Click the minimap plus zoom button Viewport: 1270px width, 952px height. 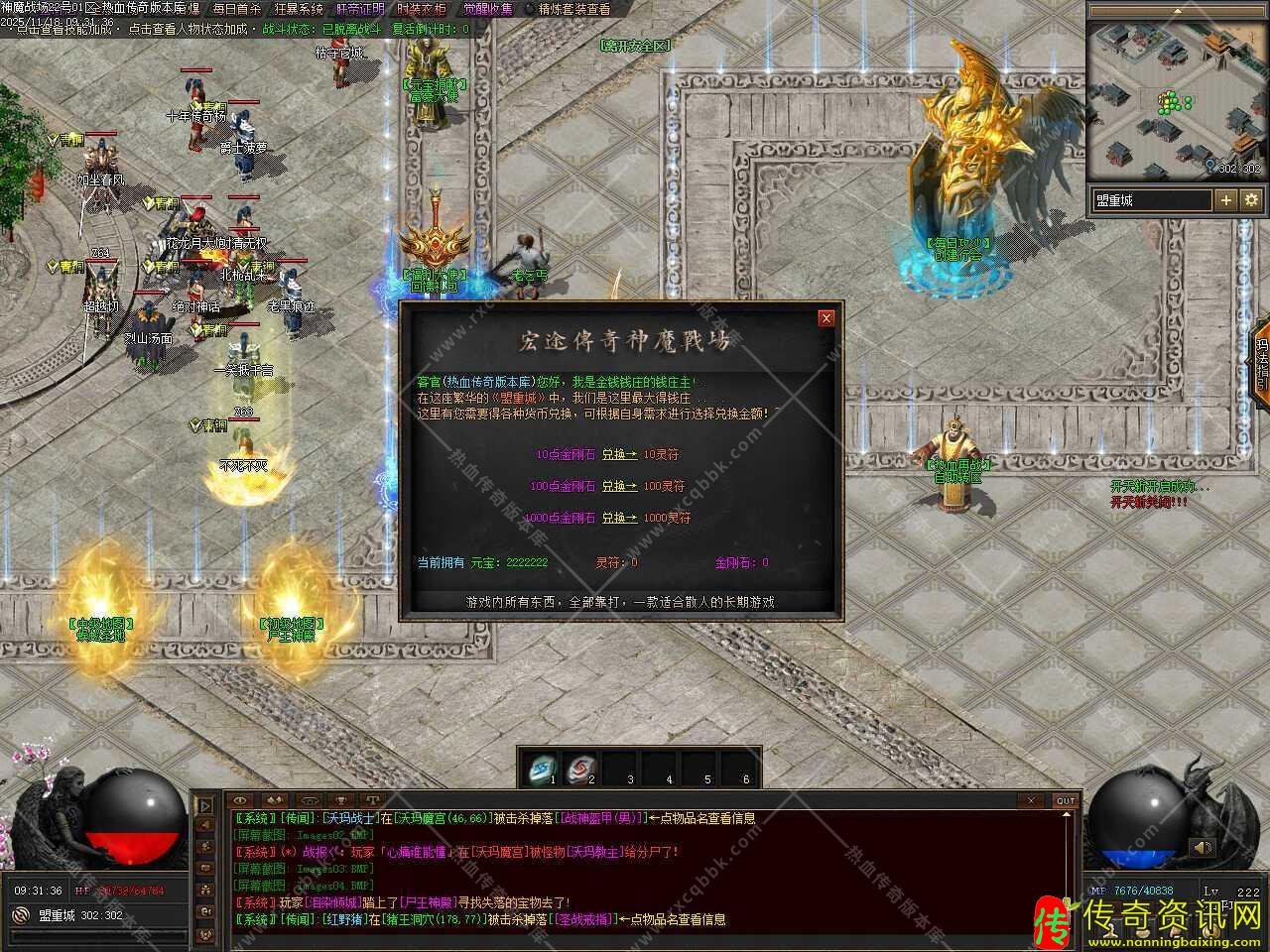tap(1226, 200)
